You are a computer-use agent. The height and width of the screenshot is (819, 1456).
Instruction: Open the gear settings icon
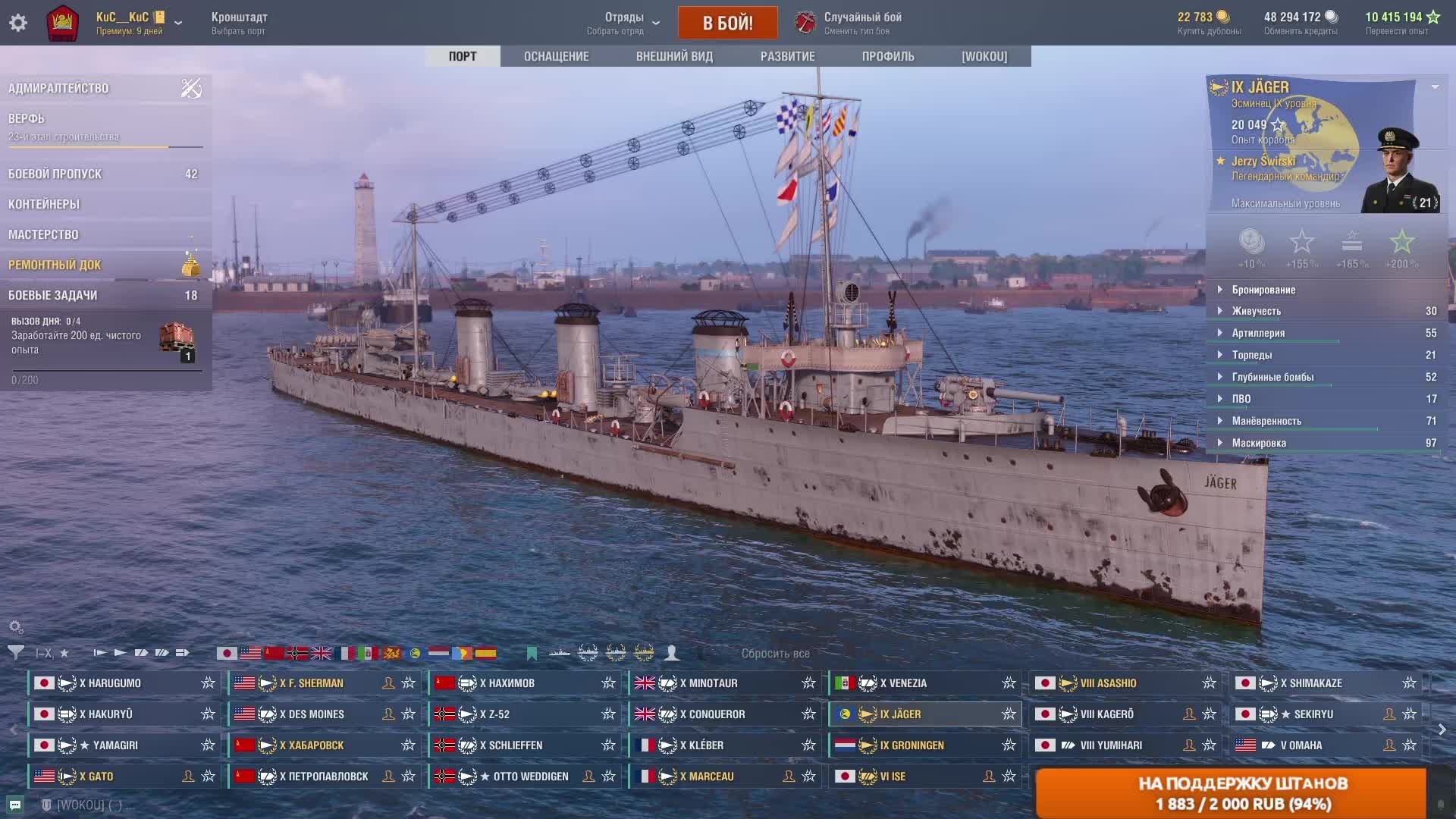point(18,23)
